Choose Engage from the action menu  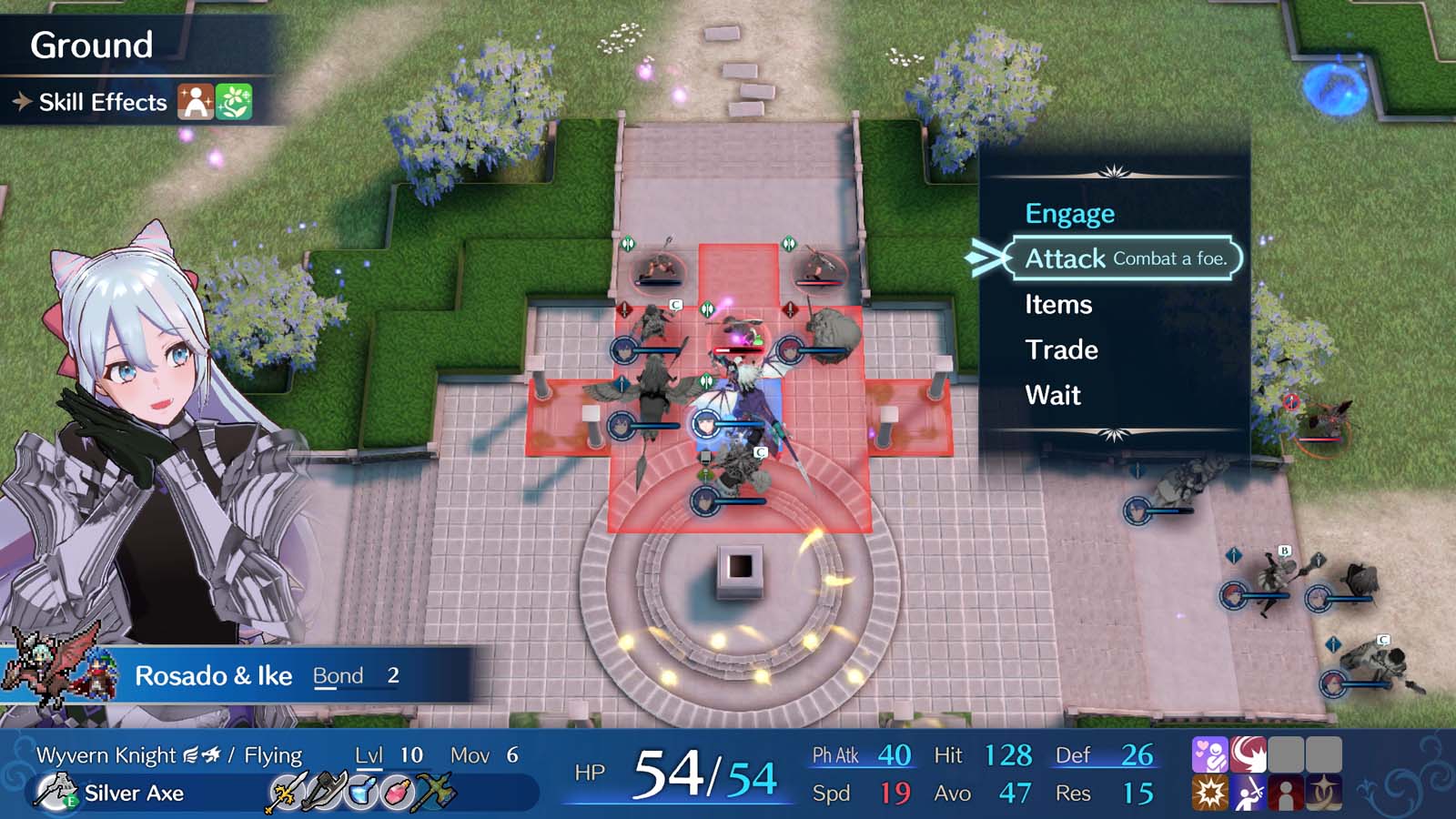(1069, 213)
